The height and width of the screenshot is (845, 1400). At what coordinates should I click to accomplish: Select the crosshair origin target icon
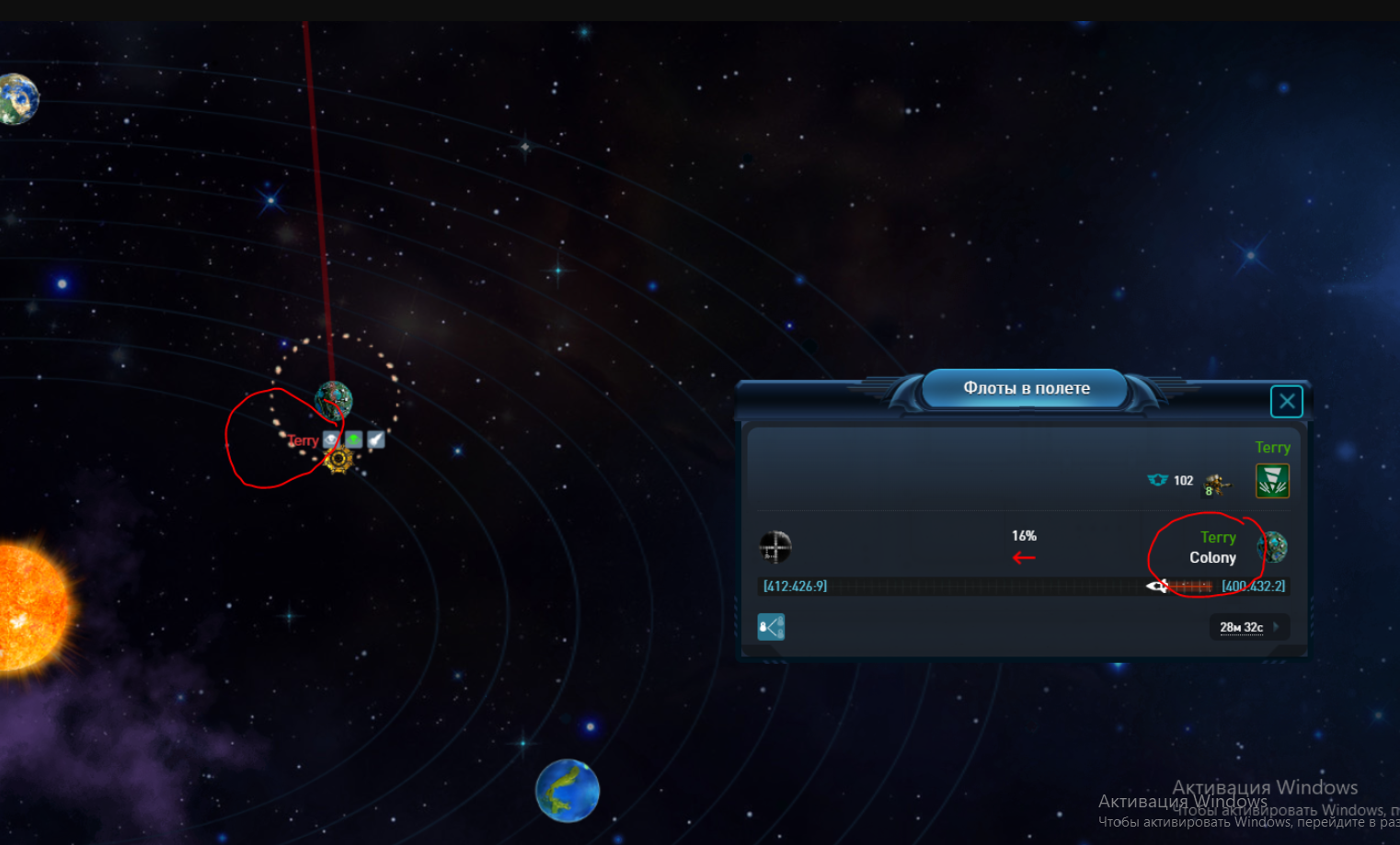775,547
